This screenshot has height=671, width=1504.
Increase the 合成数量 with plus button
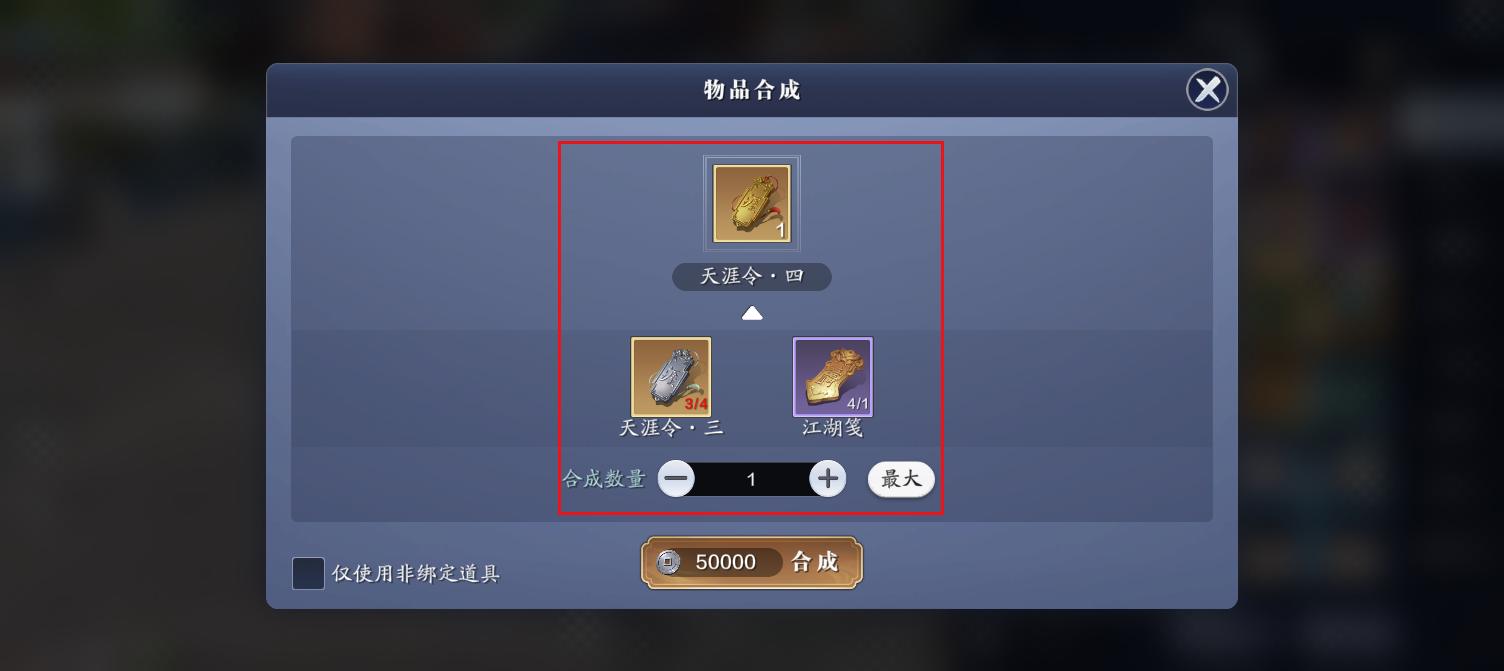827,479
